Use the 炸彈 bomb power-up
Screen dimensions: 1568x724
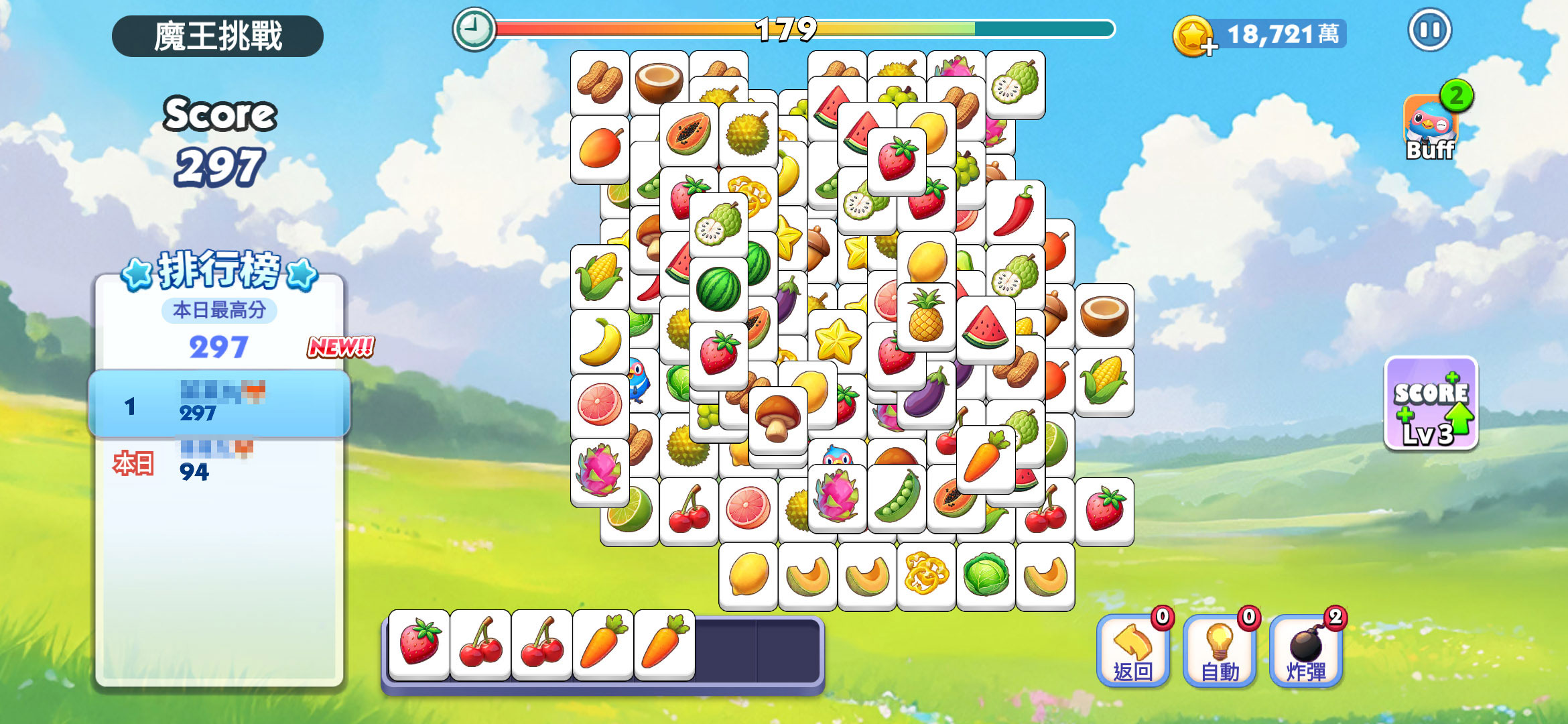(1305, 652)
